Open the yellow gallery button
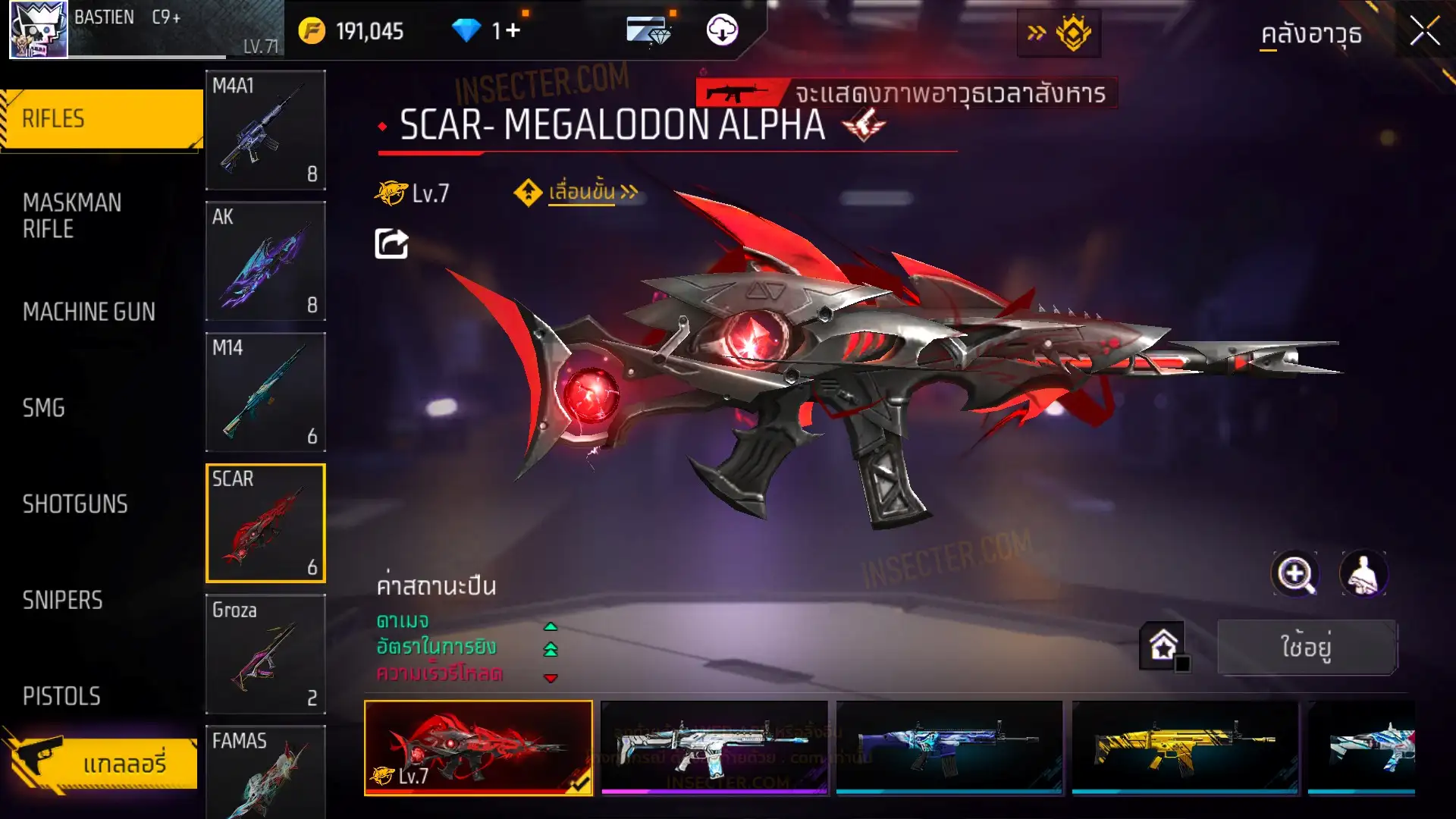 pos(102,763)
